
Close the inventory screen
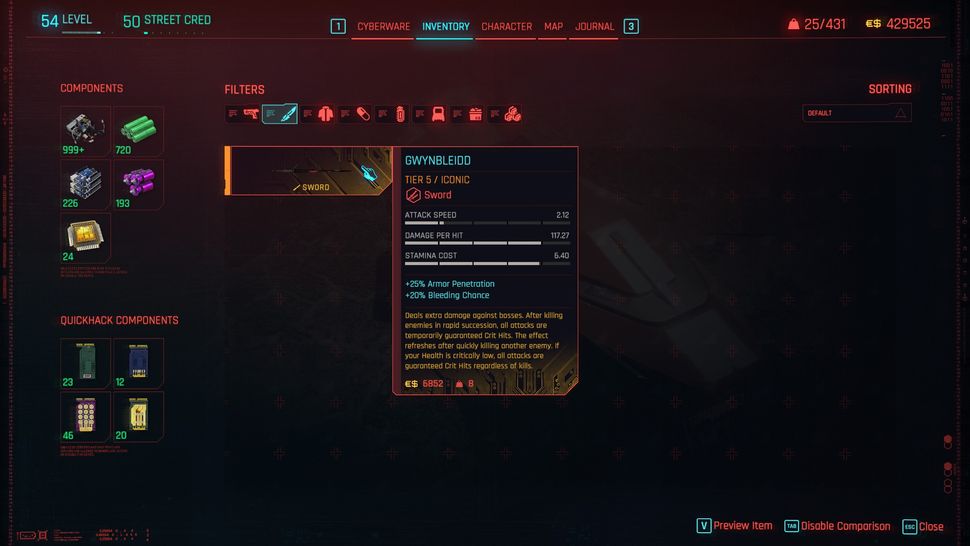[x=923, y=526]
